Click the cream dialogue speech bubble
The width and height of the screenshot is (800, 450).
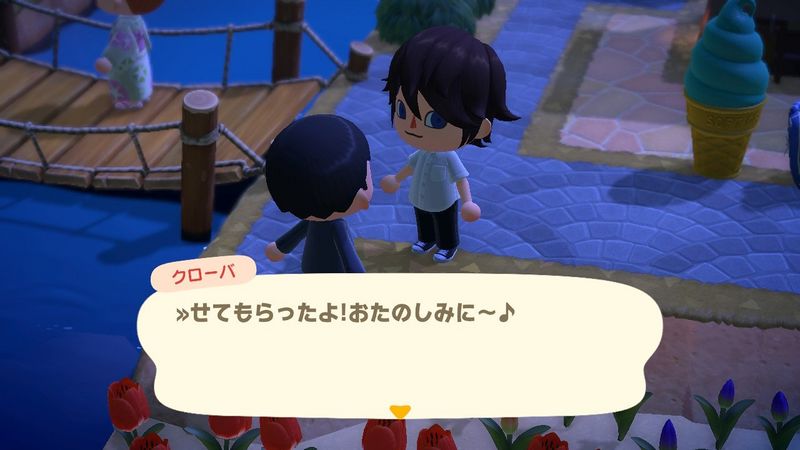(x=400, y=345)
